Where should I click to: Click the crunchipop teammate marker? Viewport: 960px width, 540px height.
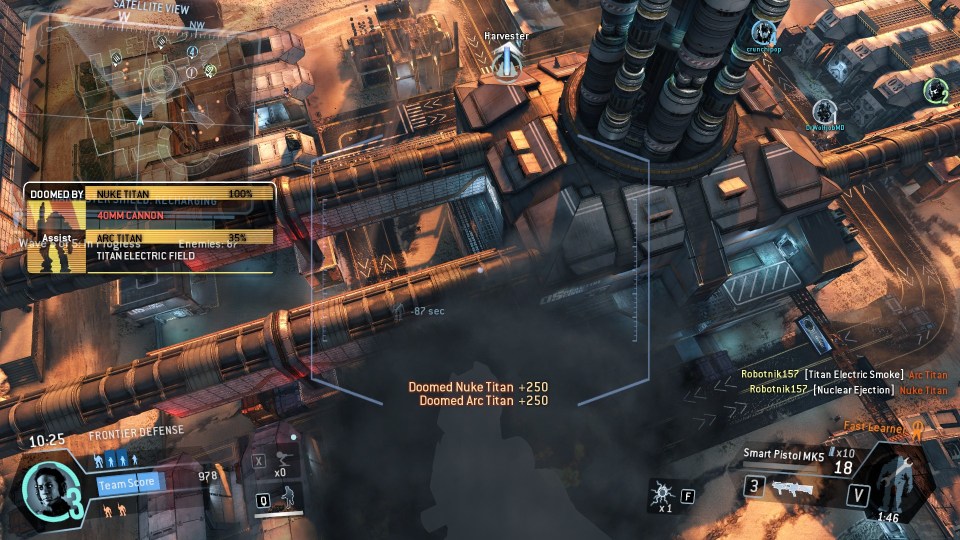click(764, 33)
